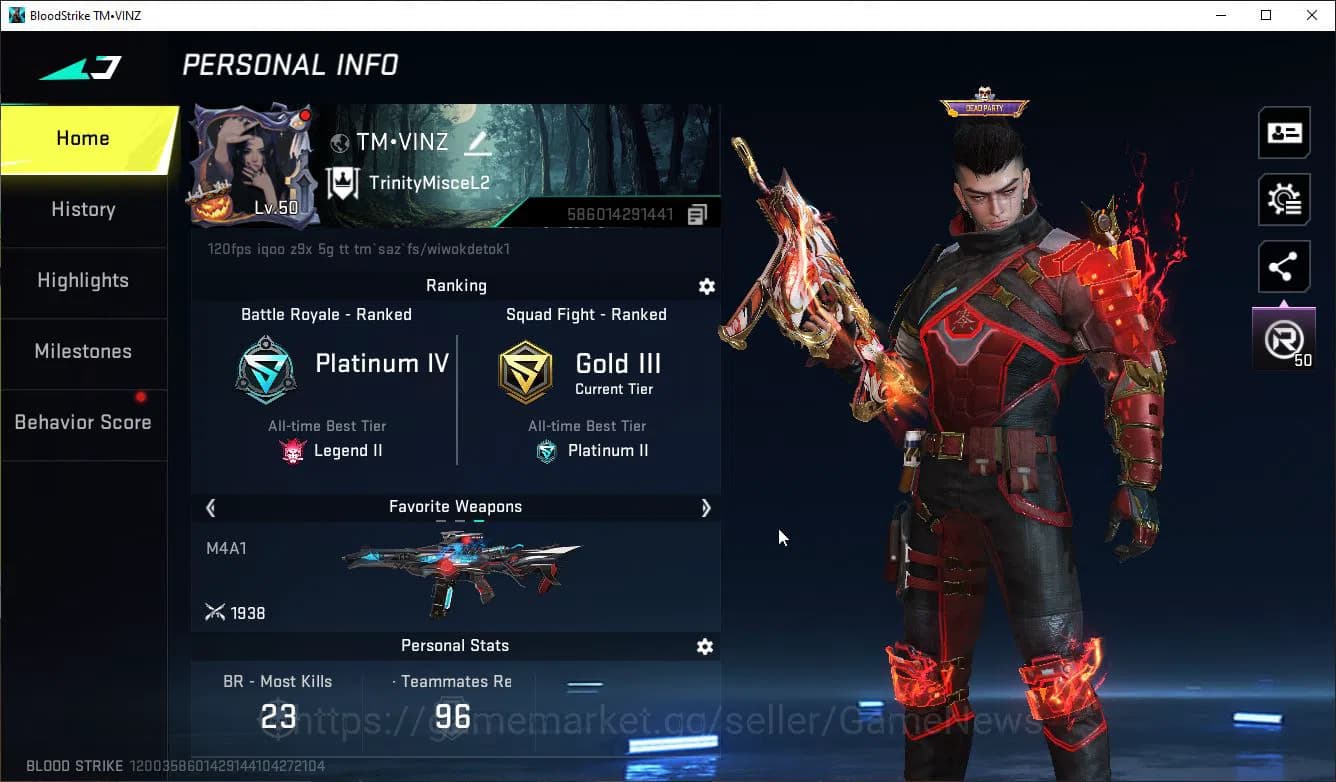Minimize the BloodStrike window
Image resolution: width=1336 pixels, height=782 pixels.
[1221, 15]
